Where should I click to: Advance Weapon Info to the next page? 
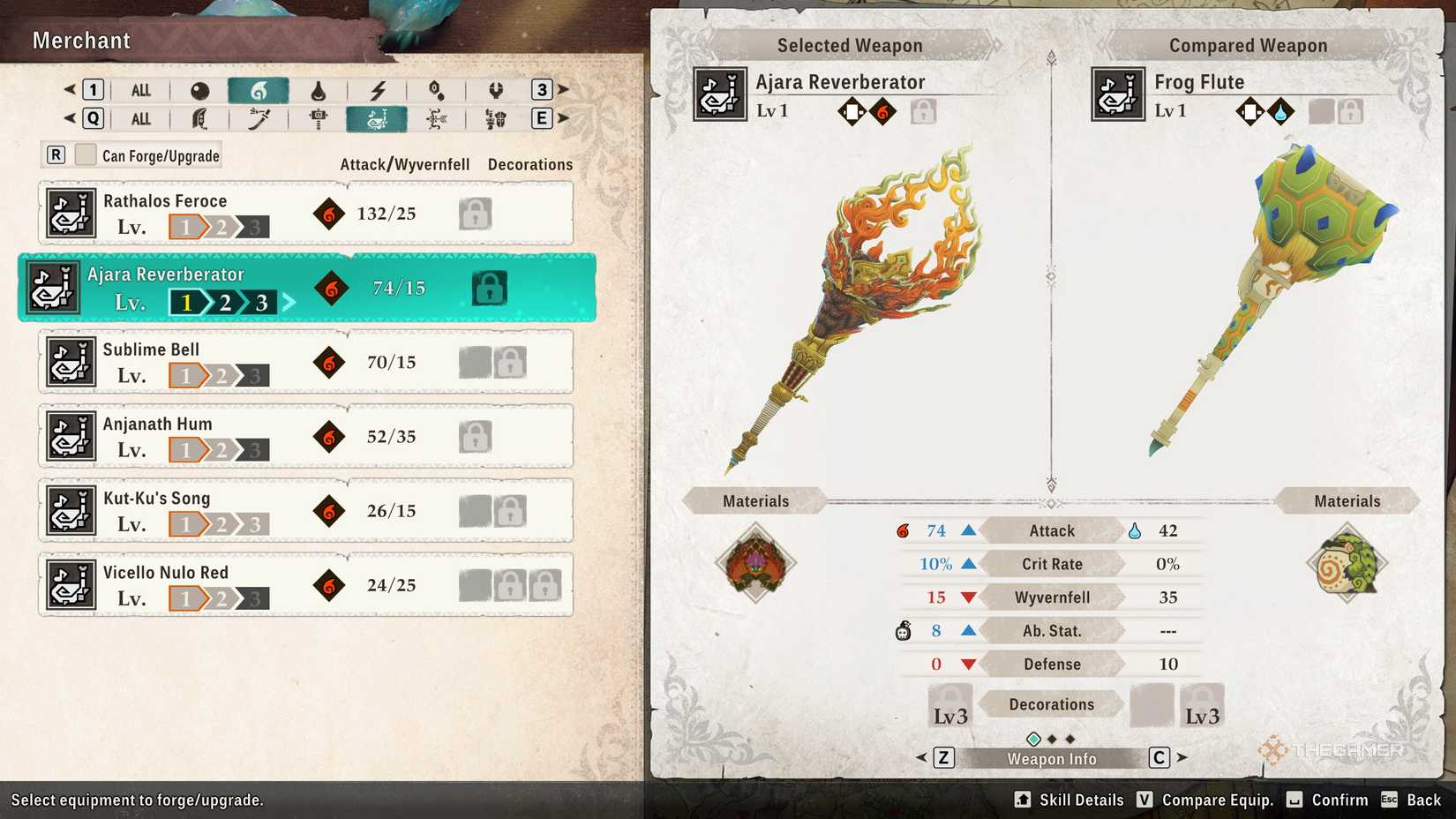tap(1180, 757)
